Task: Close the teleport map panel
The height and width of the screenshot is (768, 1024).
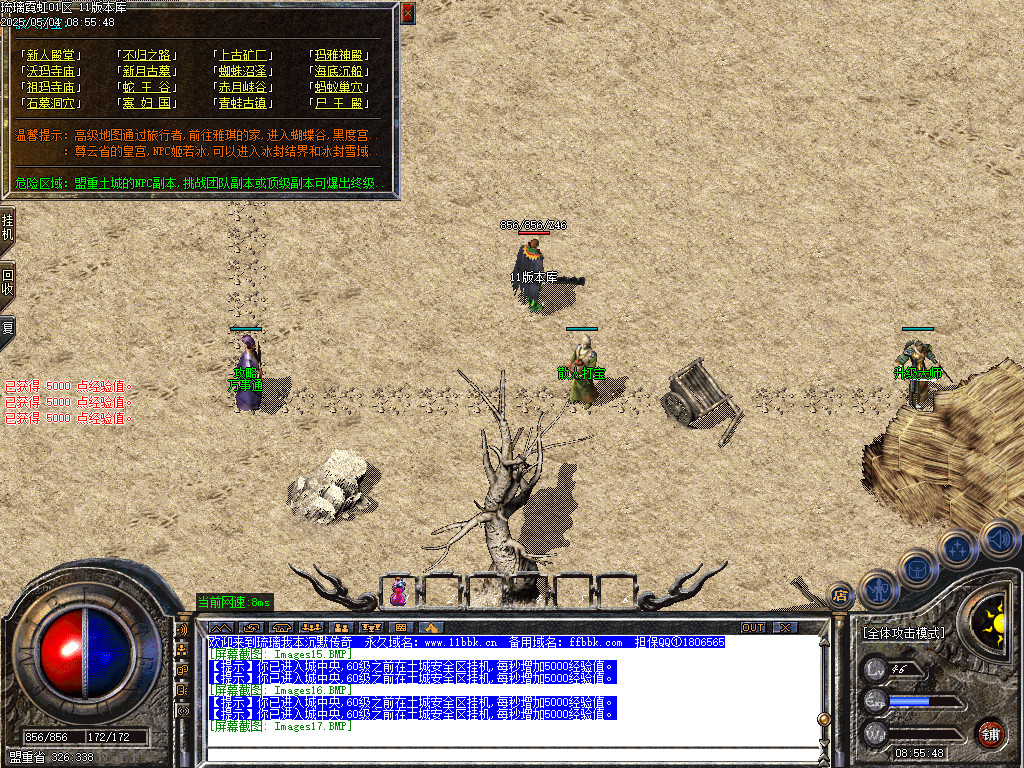Action: click(x=407, y=14)
